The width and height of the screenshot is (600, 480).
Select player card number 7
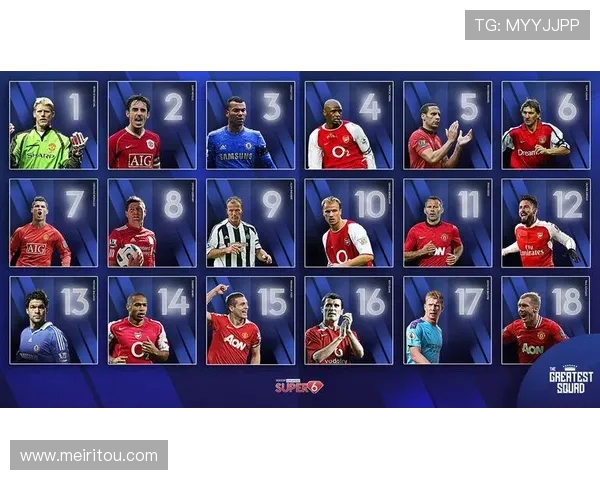[x=54, y=223]
